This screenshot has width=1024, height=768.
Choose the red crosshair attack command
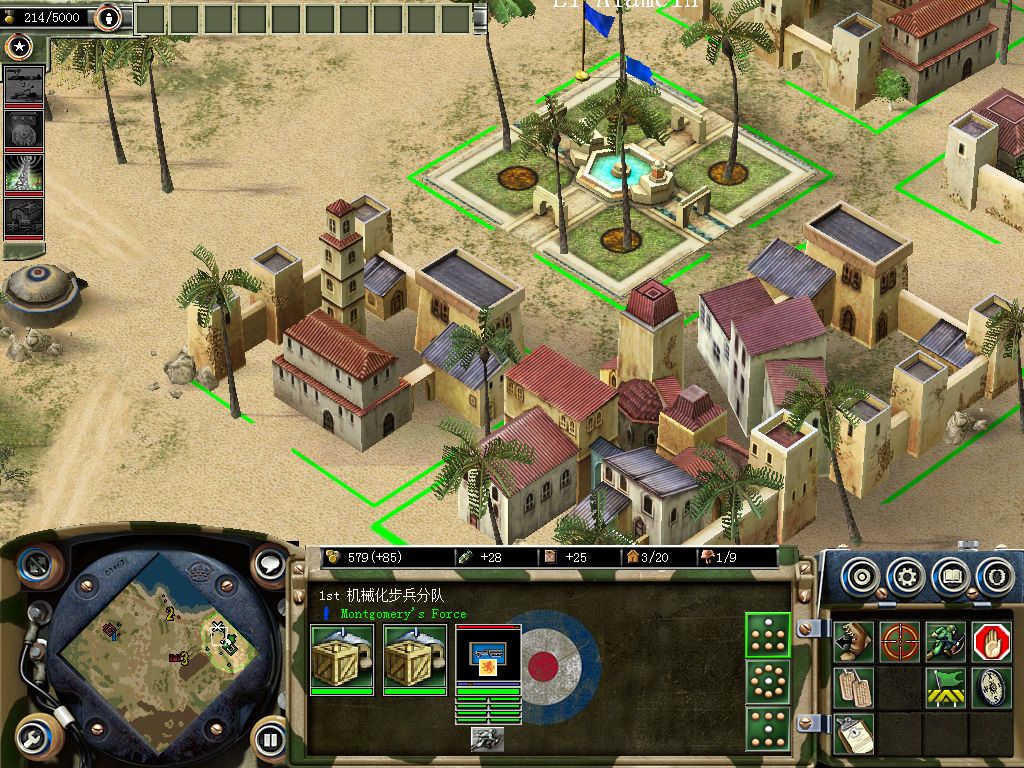click(900, 642)
